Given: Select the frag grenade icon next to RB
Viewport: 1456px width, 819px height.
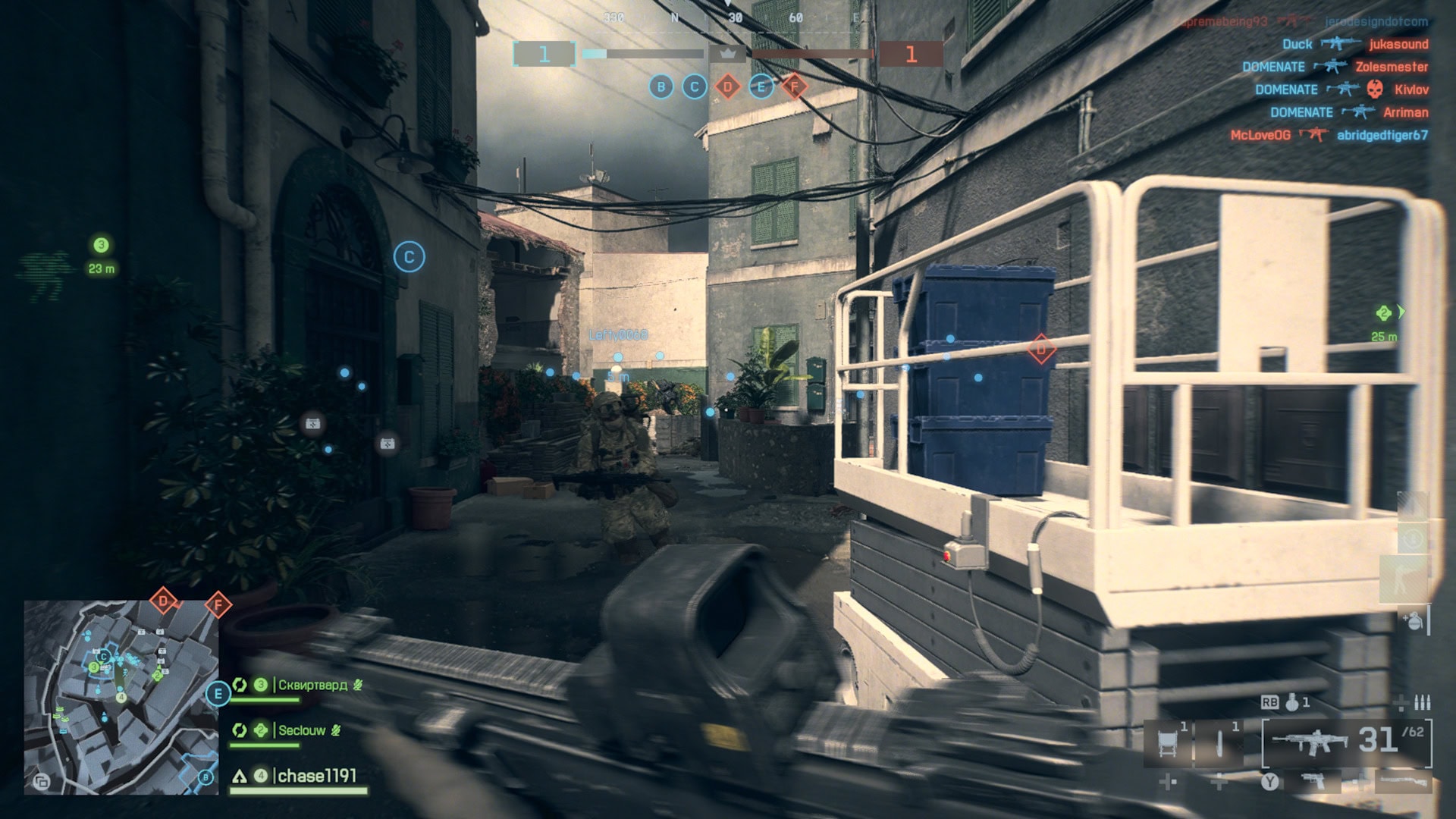Looking at the screenshot, I should coord(1291,704).
